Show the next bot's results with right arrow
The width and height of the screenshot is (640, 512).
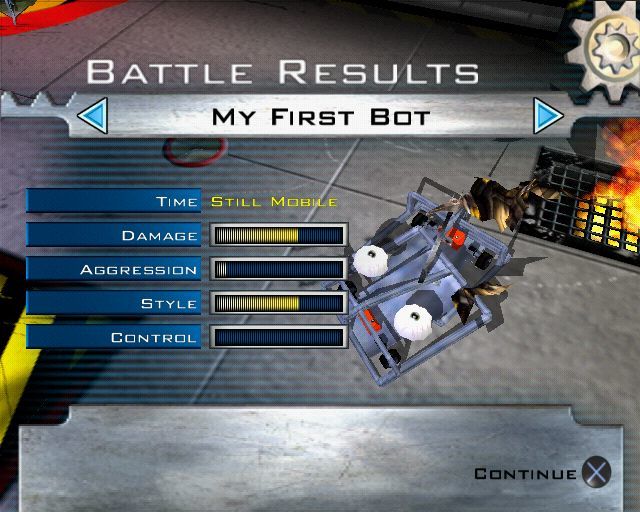547,117
